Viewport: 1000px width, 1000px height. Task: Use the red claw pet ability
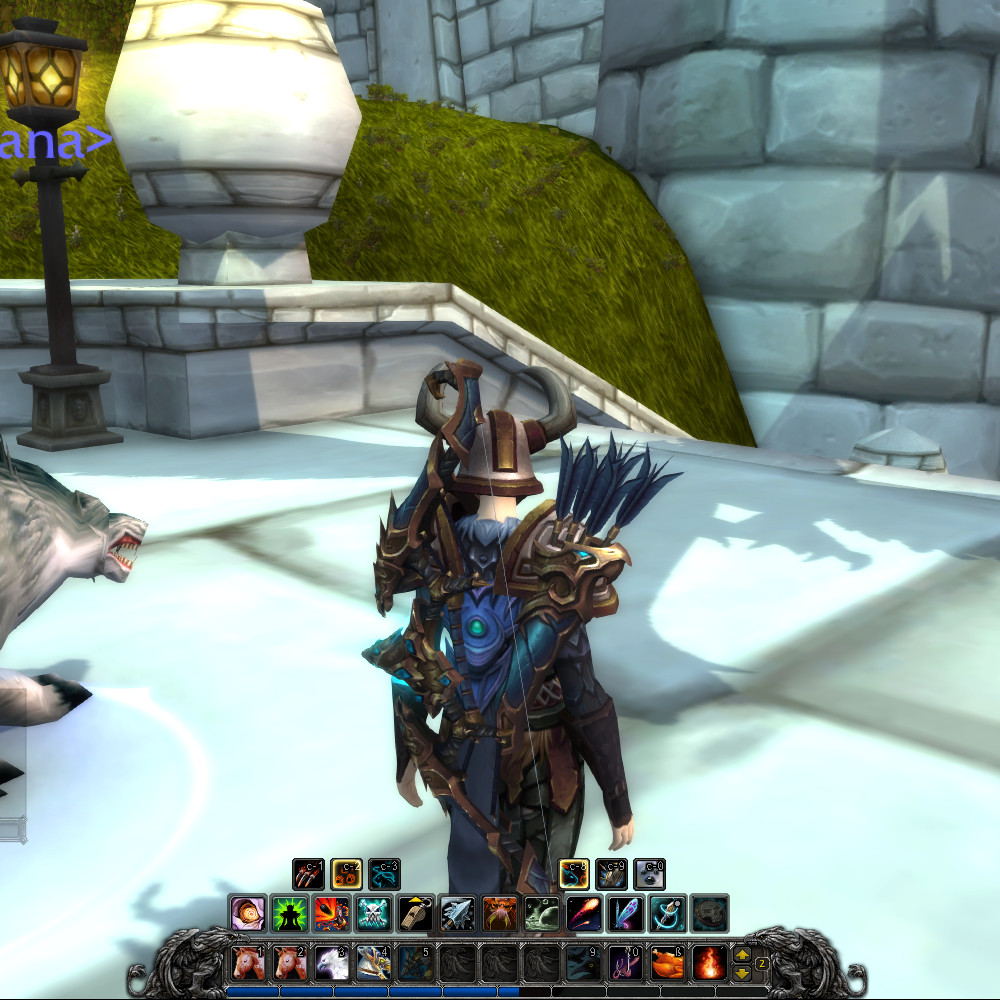point(308,874)
